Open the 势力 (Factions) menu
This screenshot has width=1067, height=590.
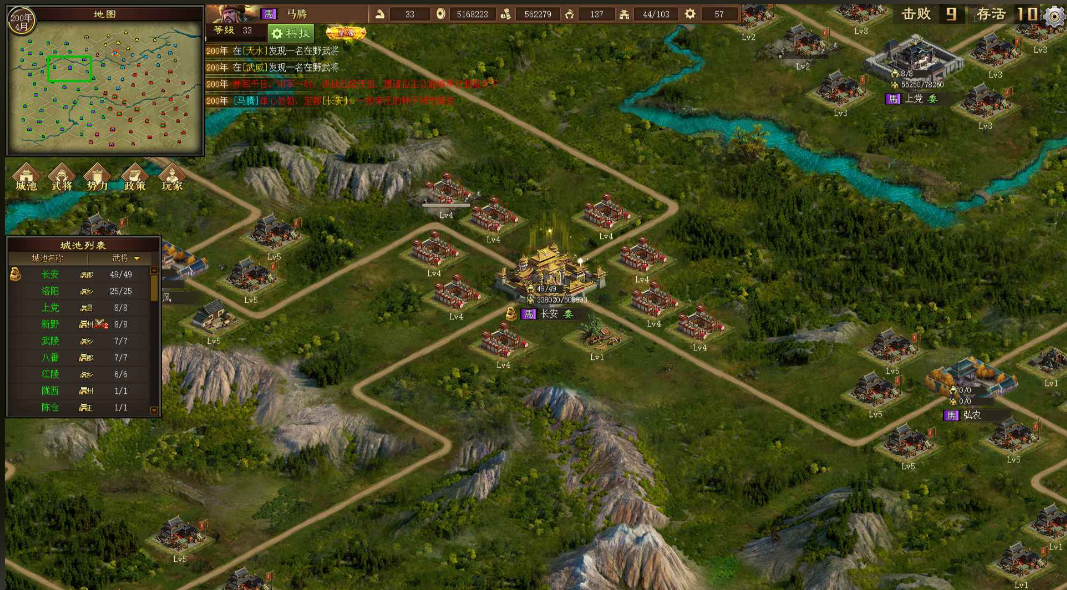(97, 177)
